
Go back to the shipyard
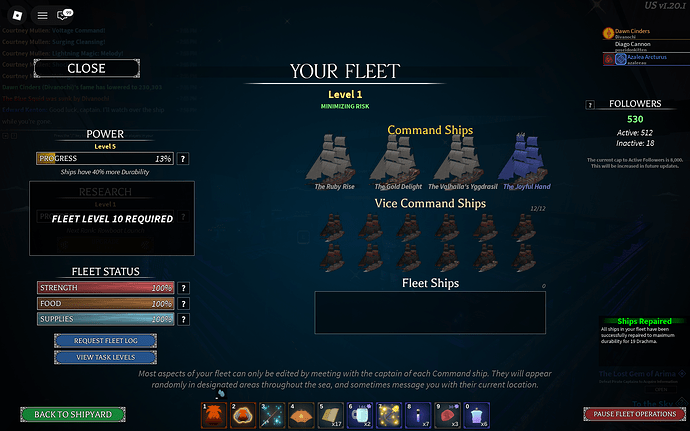pyautogui.click(x=72, y=413)
